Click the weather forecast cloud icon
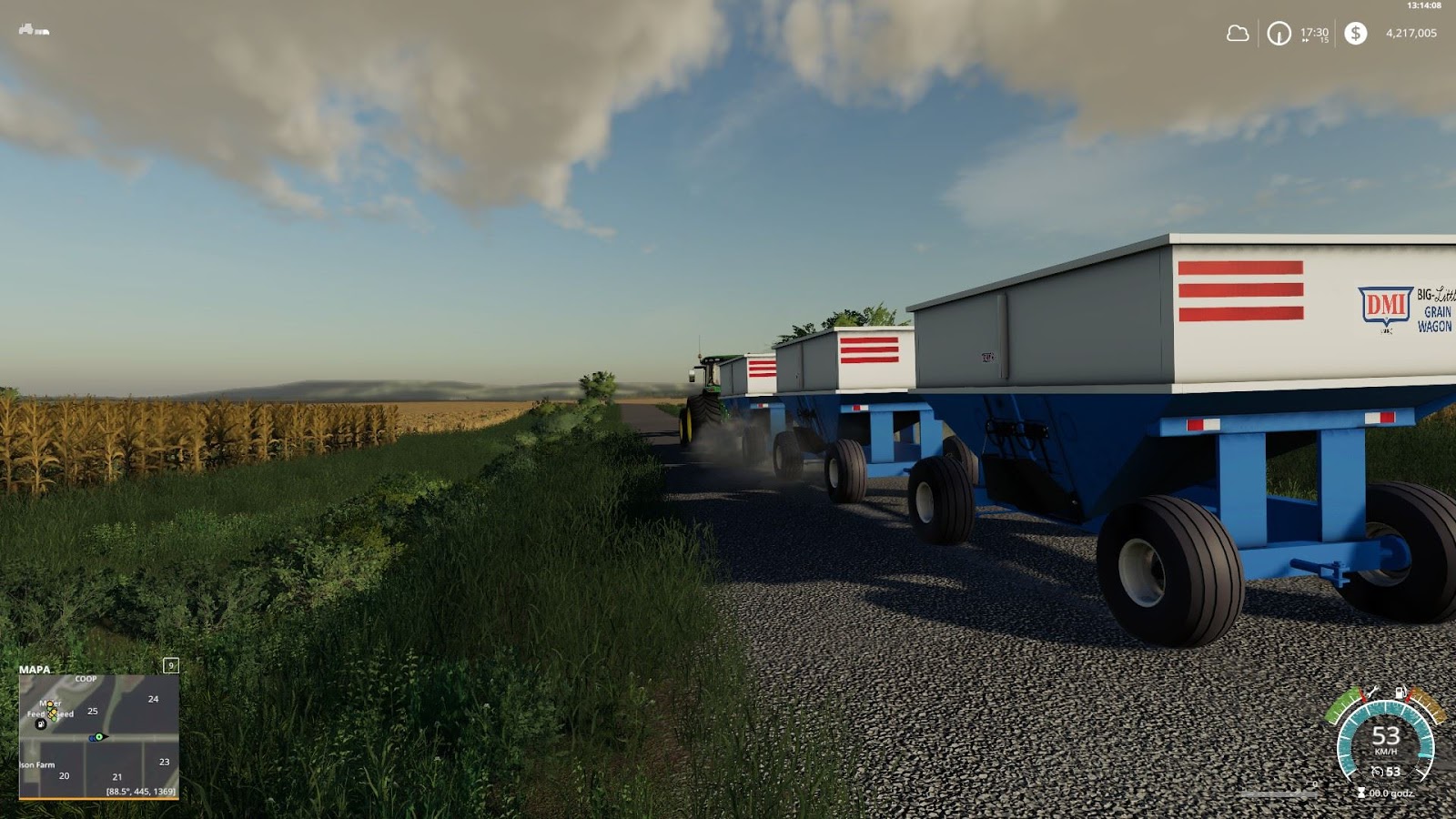Screen dimensions: 1456x819 (1238, 34)
